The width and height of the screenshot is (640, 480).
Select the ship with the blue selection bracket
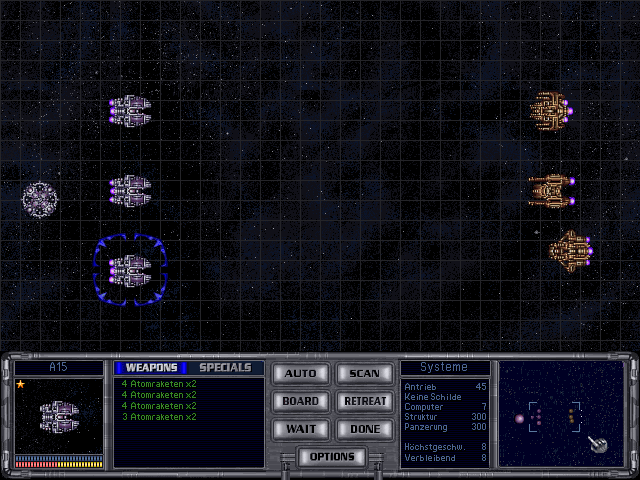point(129,268)
